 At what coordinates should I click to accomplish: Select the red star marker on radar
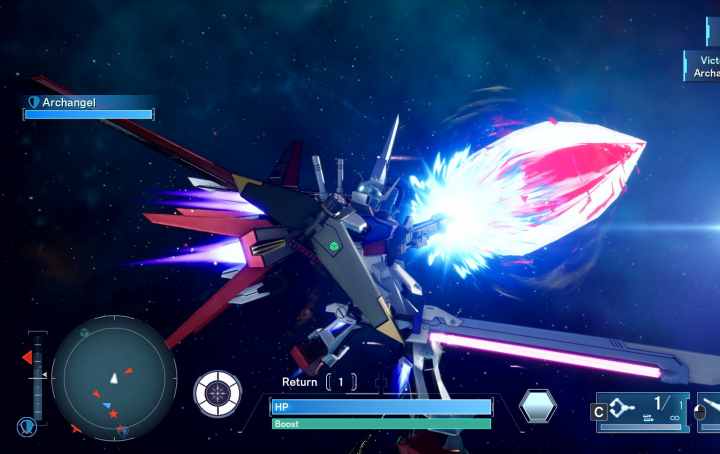click(x=113, y=413)
